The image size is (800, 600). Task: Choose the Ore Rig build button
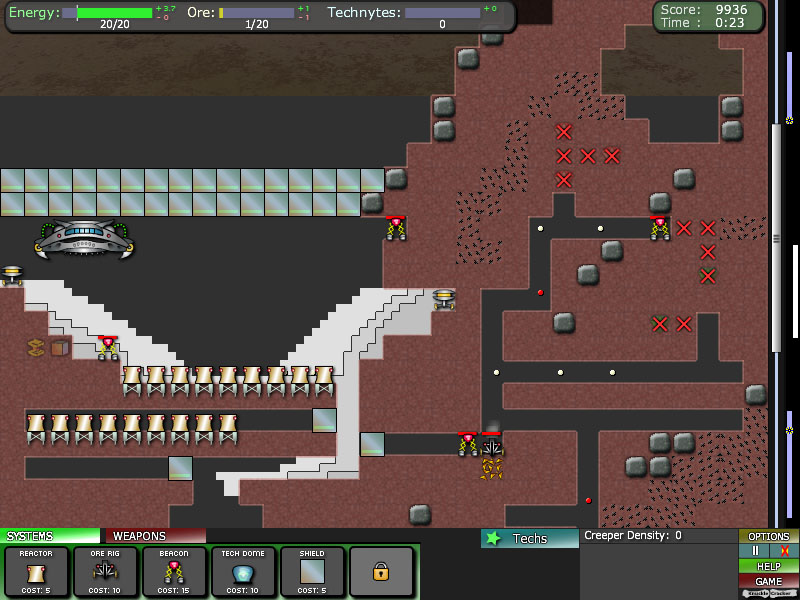tap(105, 571)
